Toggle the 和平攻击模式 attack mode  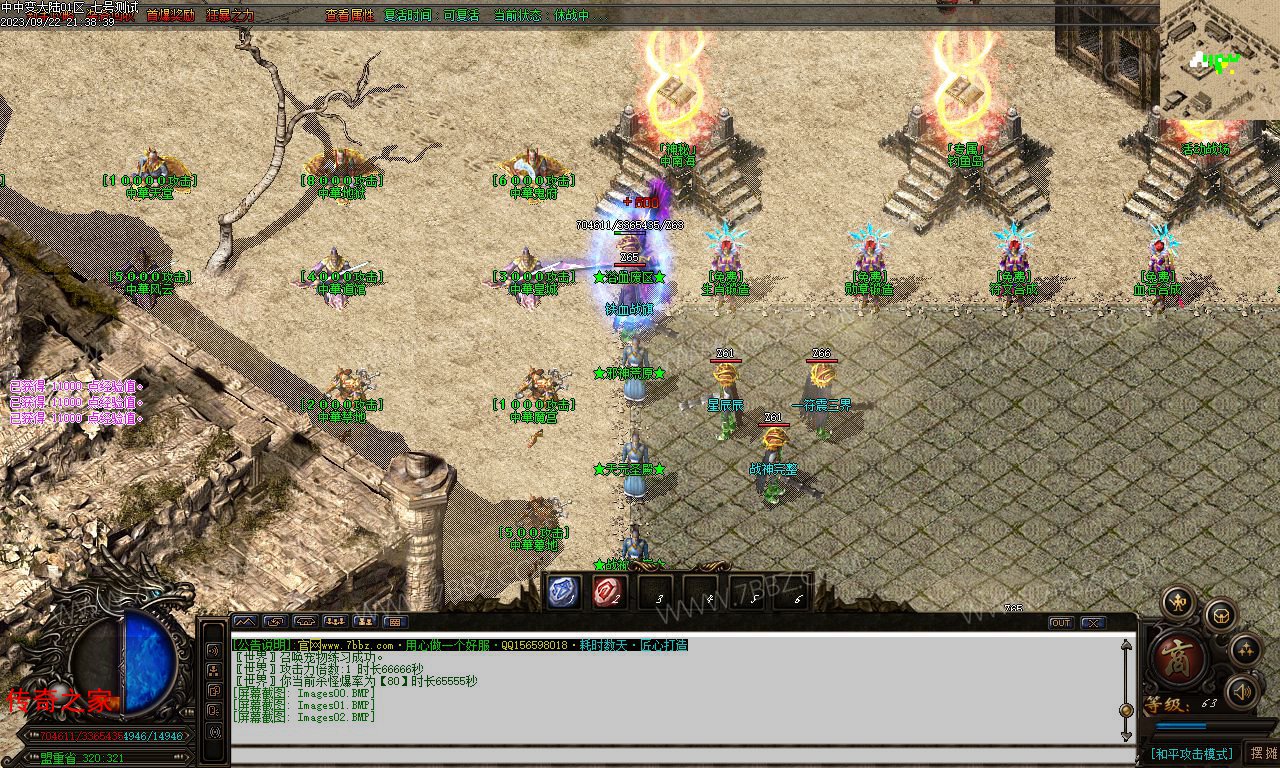tap(1191, 753)
